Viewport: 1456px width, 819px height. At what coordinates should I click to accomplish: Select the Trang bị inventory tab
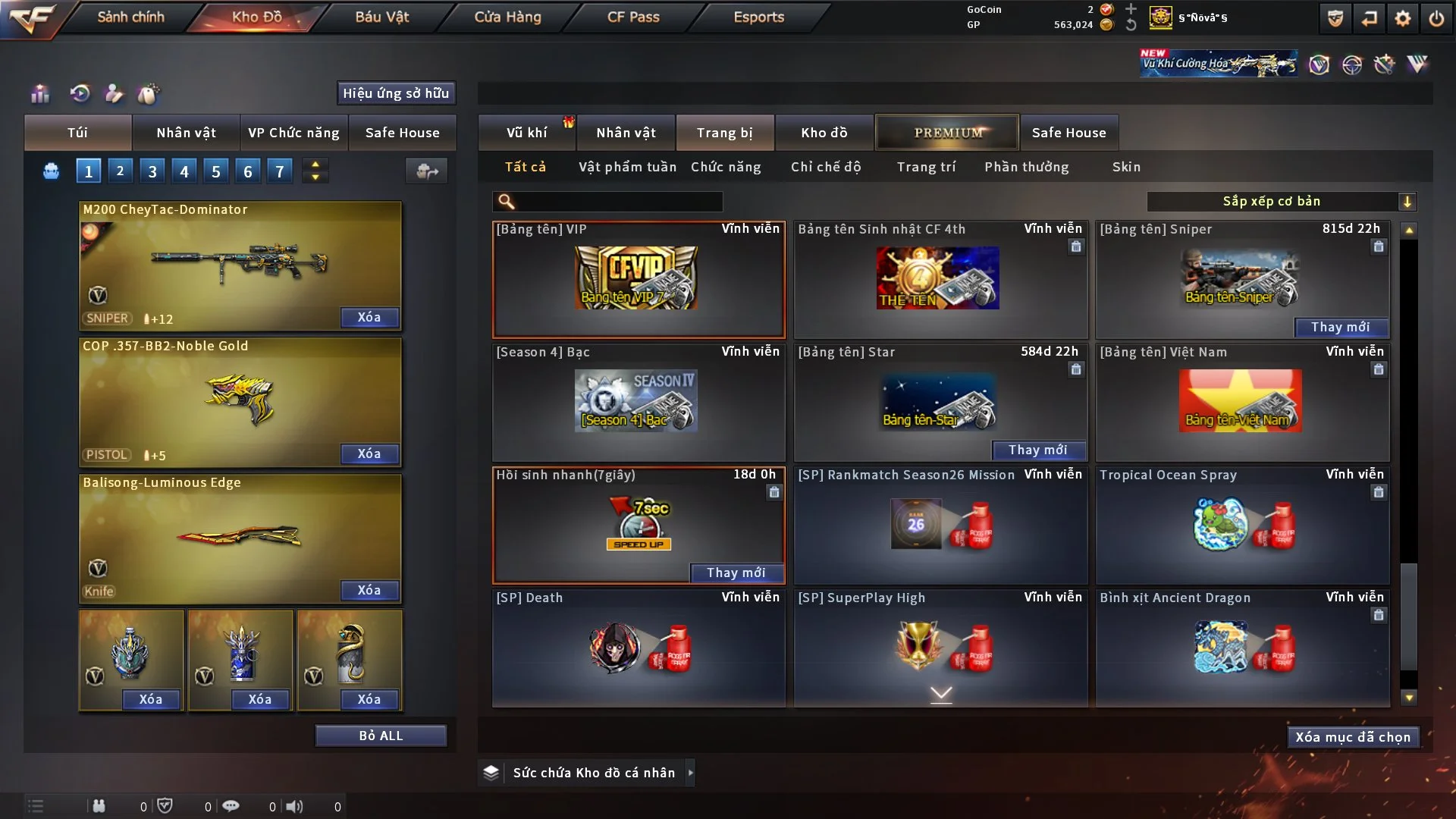724,133
